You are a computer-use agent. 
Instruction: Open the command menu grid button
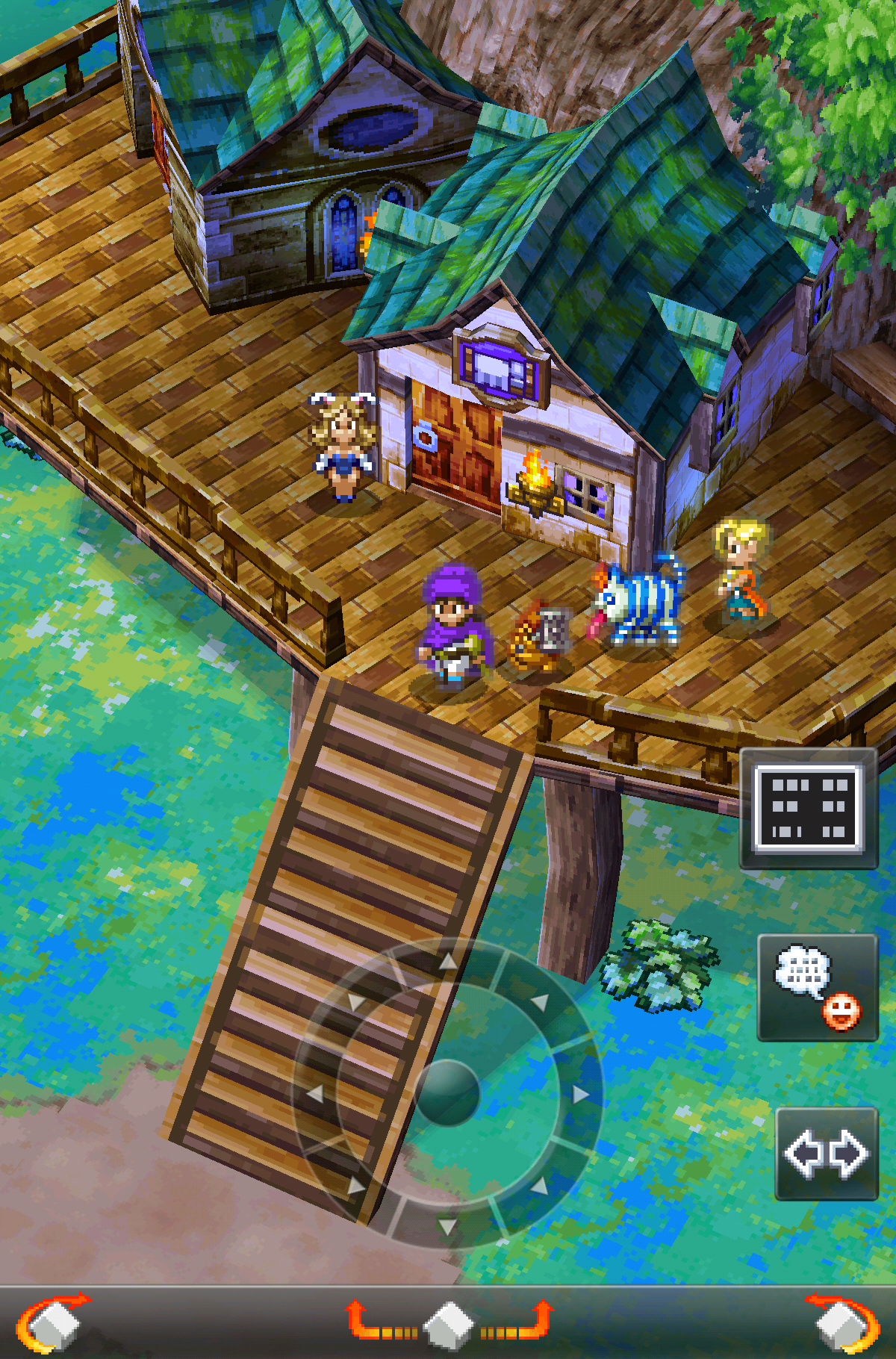click(x=809, y=809)
